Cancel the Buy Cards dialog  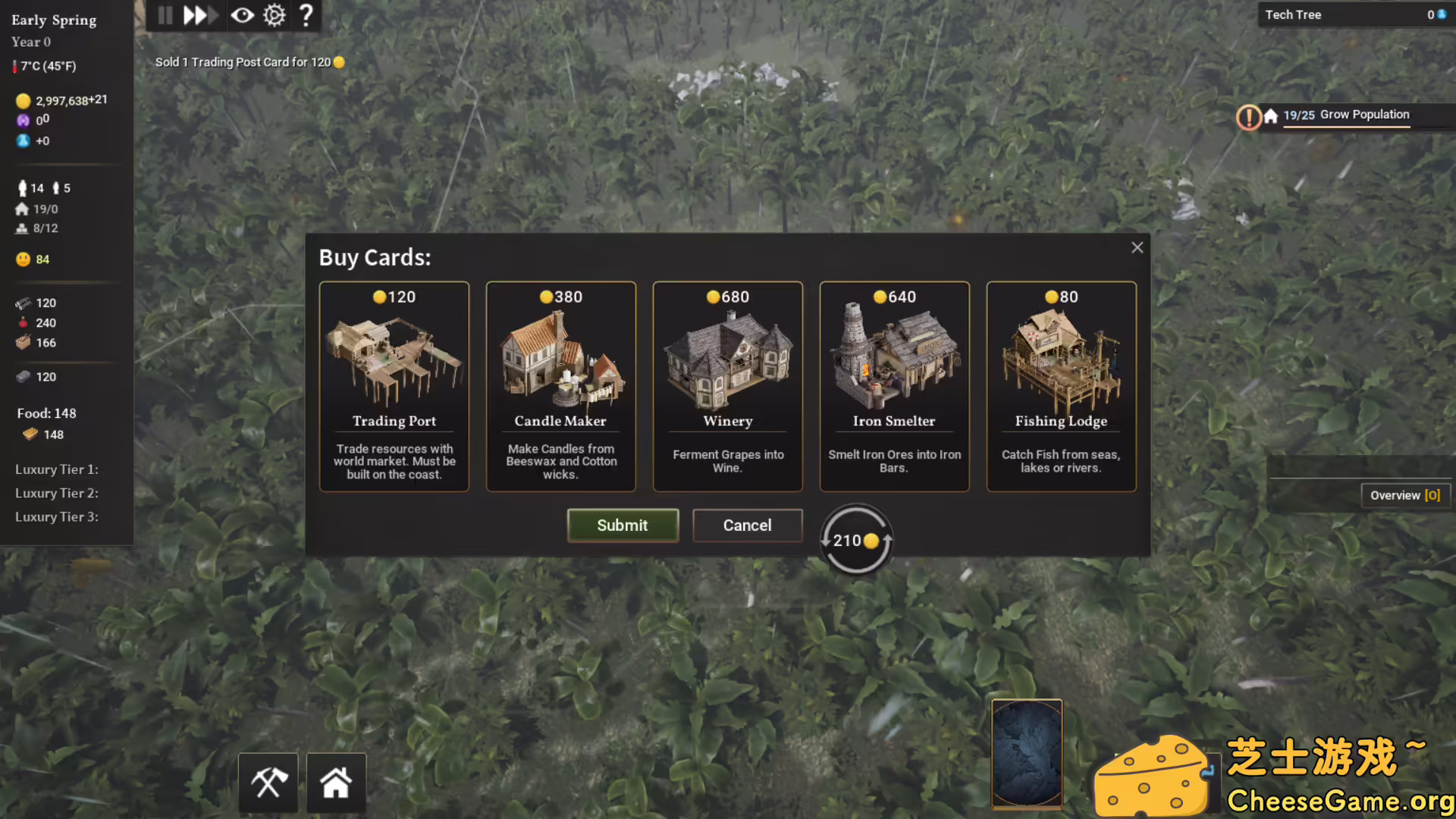(x=747, y=525)
